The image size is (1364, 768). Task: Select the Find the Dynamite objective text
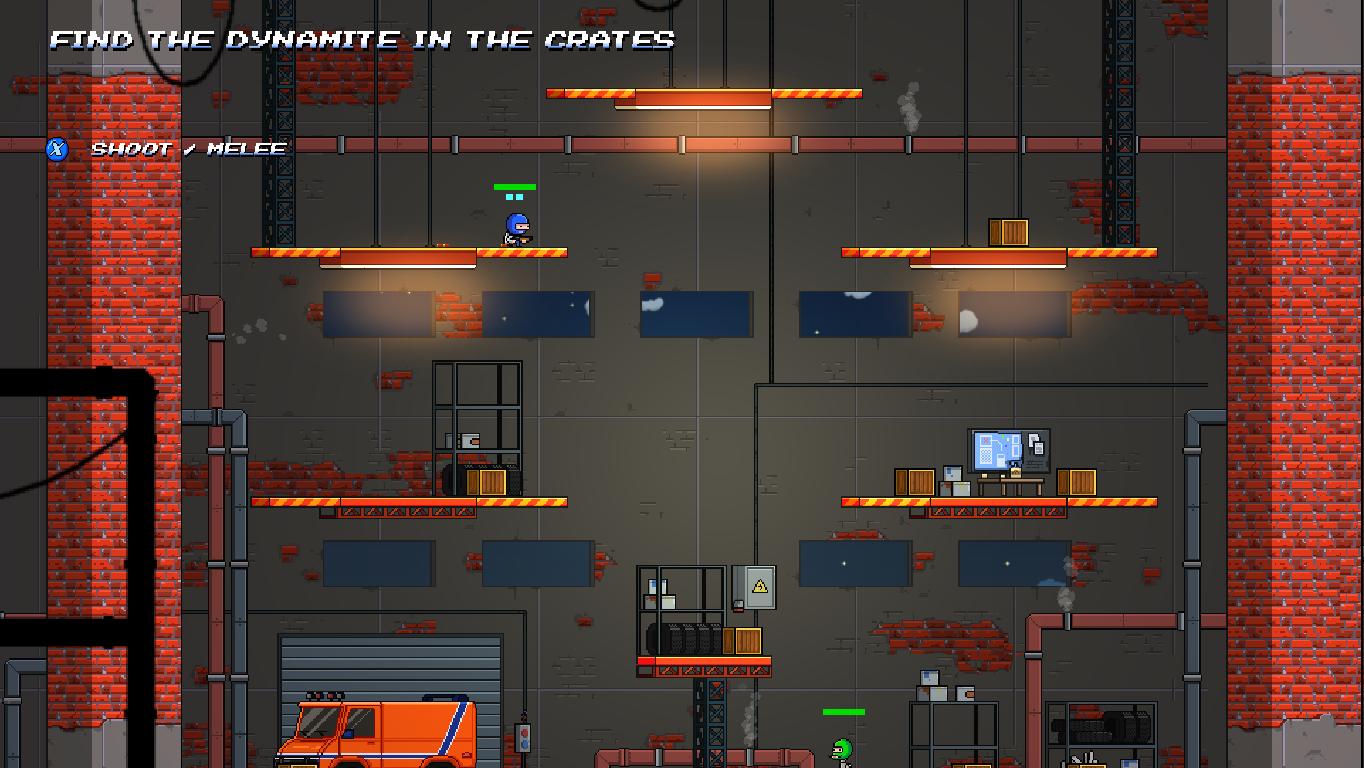(362, 40)
